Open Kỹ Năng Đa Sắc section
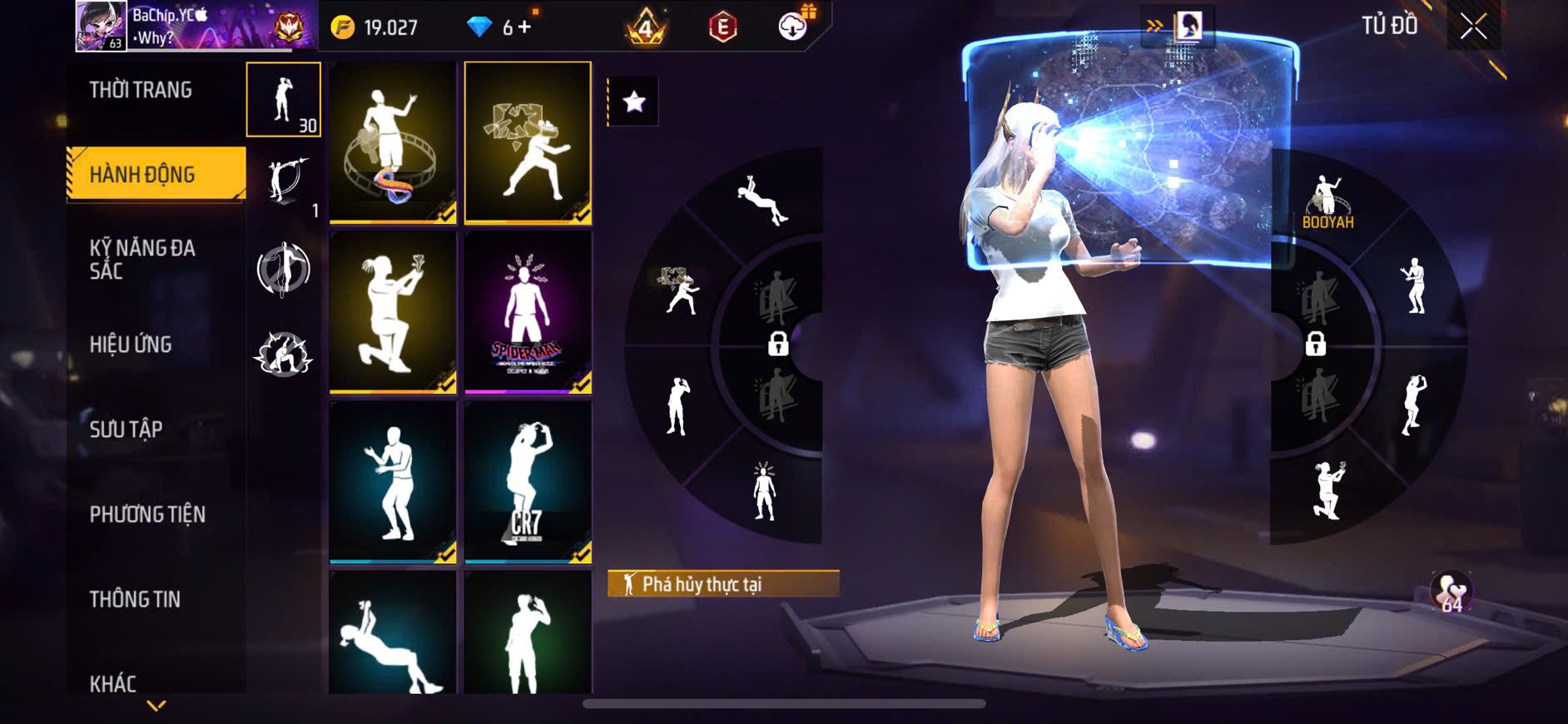 [x=142, y=259]
